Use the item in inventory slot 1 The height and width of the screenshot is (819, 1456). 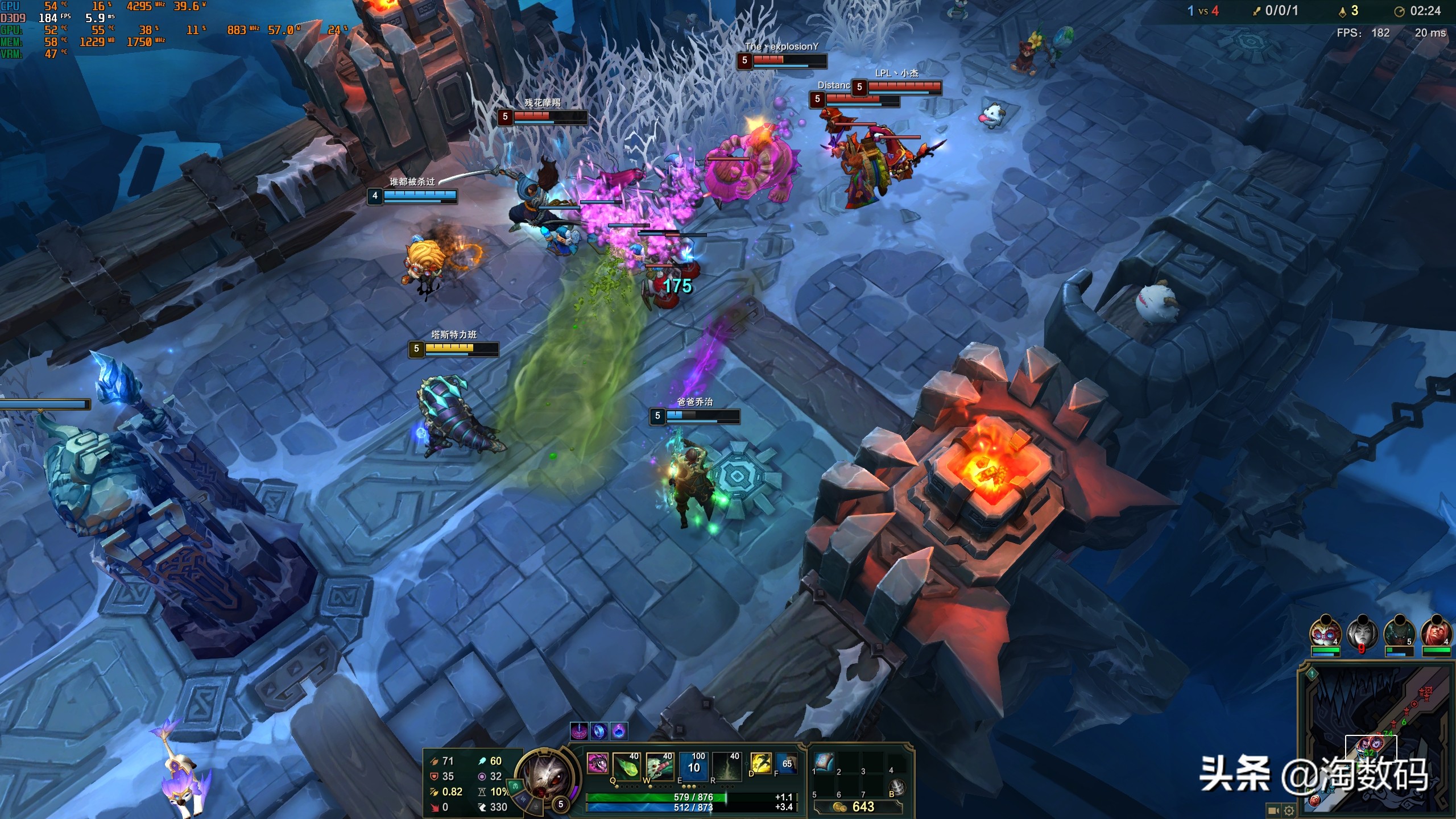[x=824, y=762]
